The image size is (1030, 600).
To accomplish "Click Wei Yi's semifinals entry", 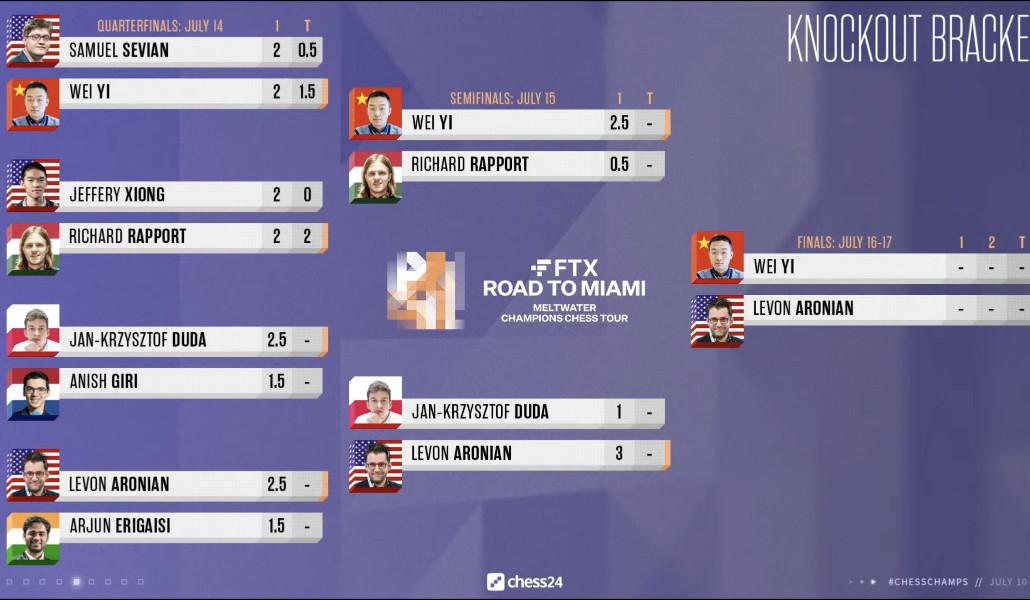I will click(505, 123).
